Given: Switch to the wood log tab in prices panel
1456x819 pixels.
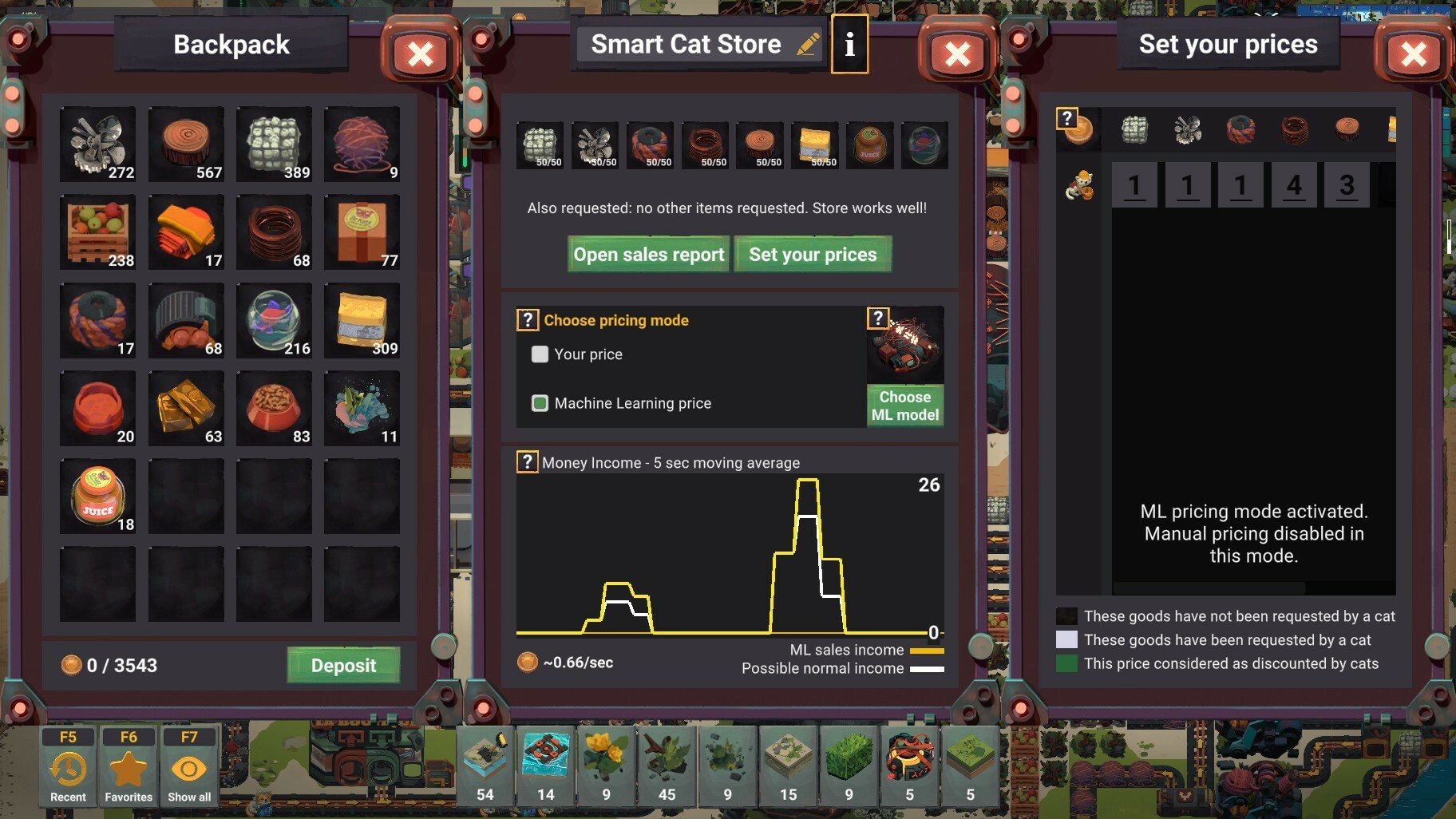Looking at the screenshot, I should pyautogui.click(x=1347, y=129).
